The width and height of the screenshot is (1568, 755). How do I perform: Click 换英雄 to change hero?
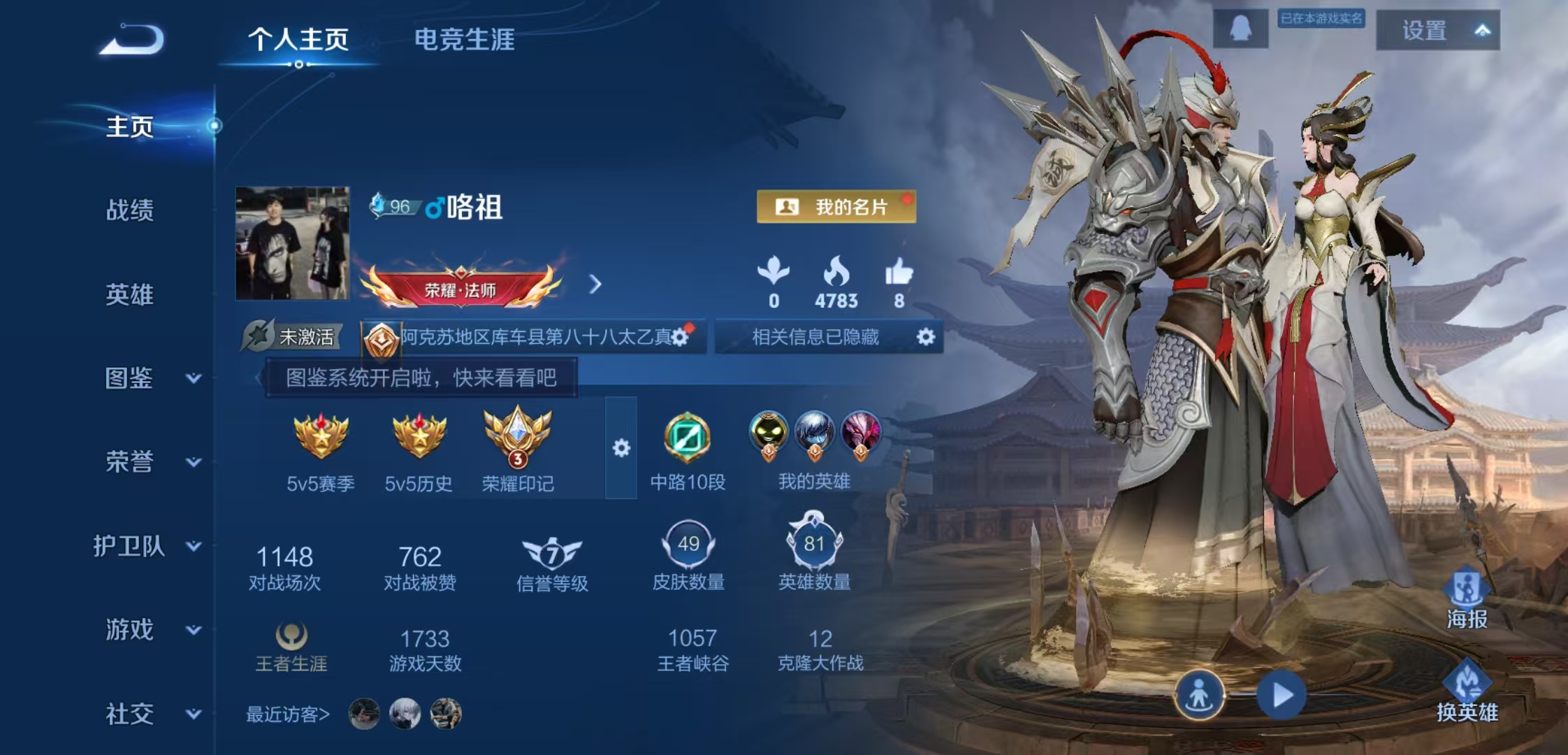pos(1466,693)
